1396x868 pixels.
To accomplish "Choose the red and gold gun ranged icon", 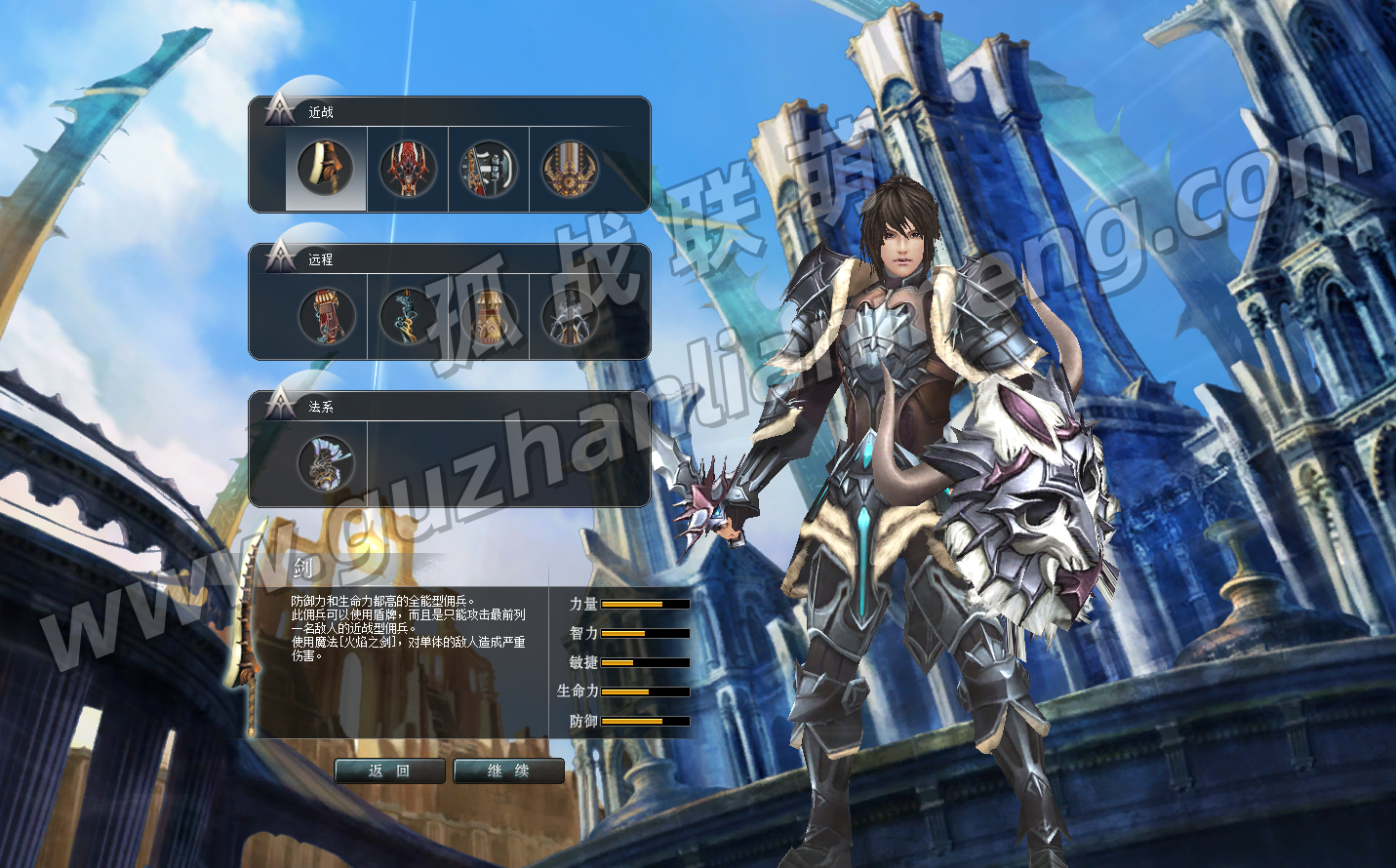I will tap(326, 316).
